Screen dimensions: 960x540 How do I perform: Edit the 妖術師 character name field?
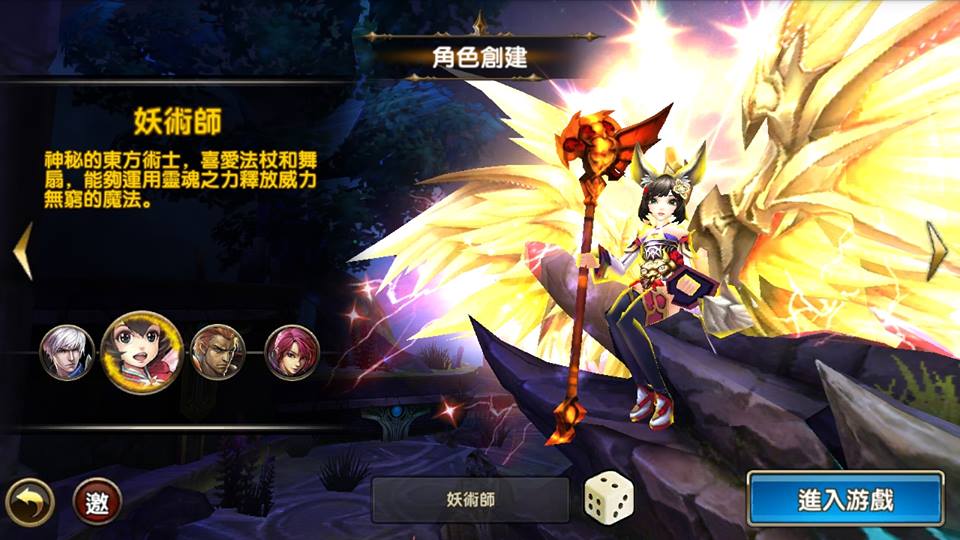tap(470, 499)
